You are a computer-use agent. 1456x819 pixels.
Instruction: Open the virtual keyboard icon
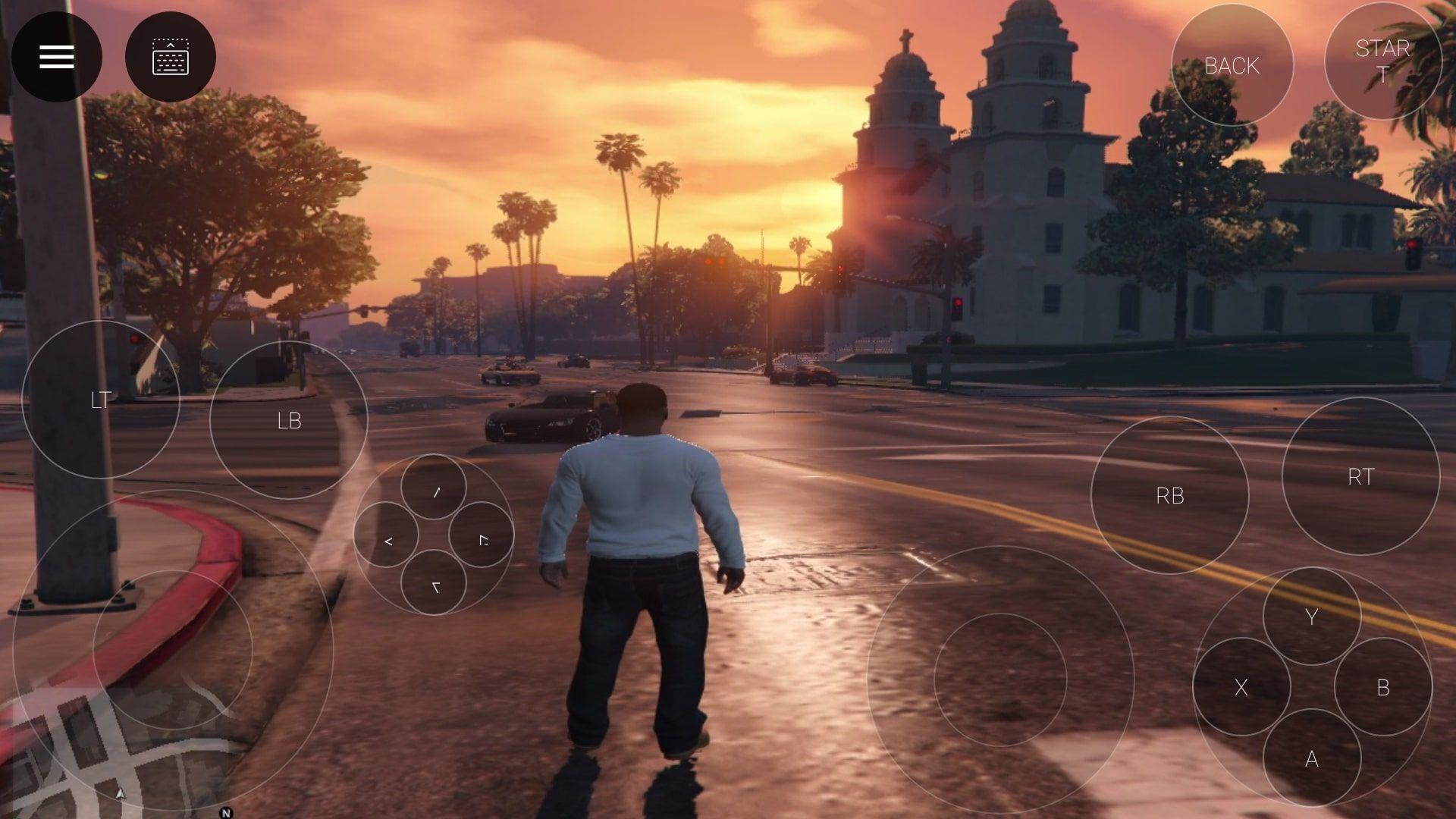171,57
